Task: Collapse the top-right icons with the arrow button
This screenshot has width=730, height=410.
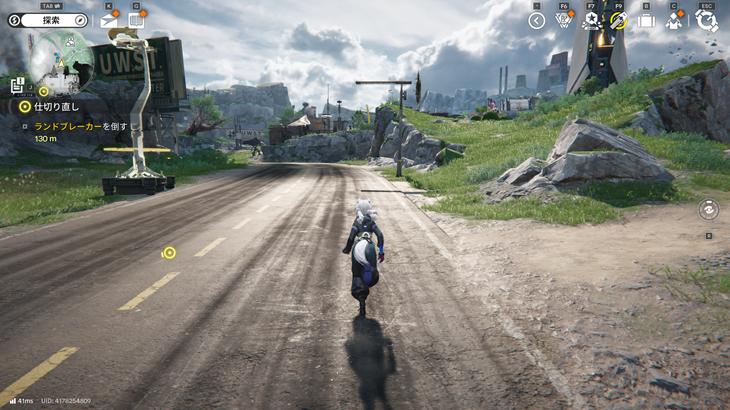Action: point(537,20)
